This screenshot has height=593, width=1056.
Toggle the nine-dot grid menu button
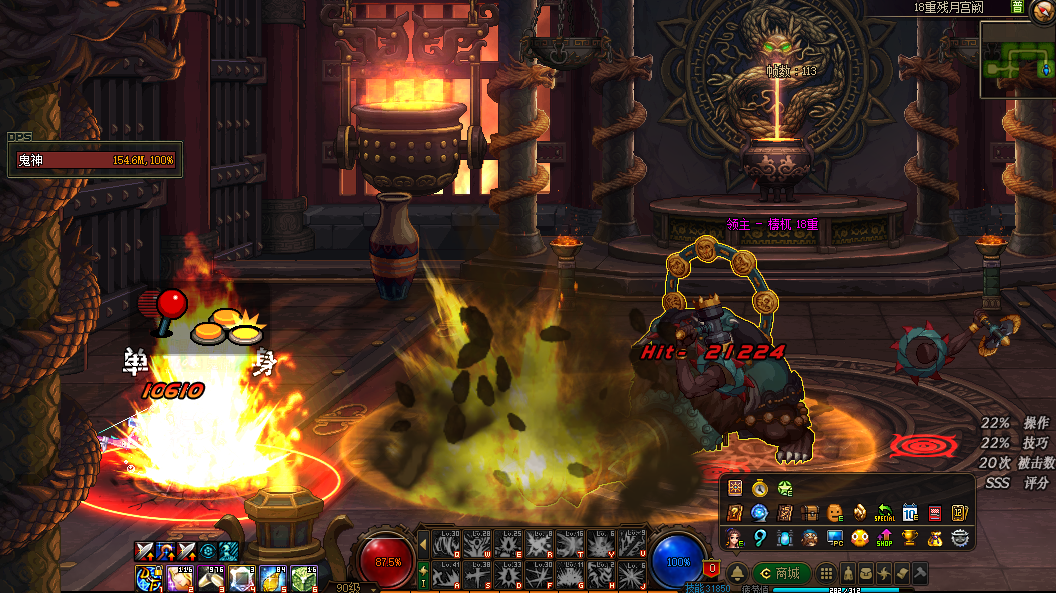826,573
